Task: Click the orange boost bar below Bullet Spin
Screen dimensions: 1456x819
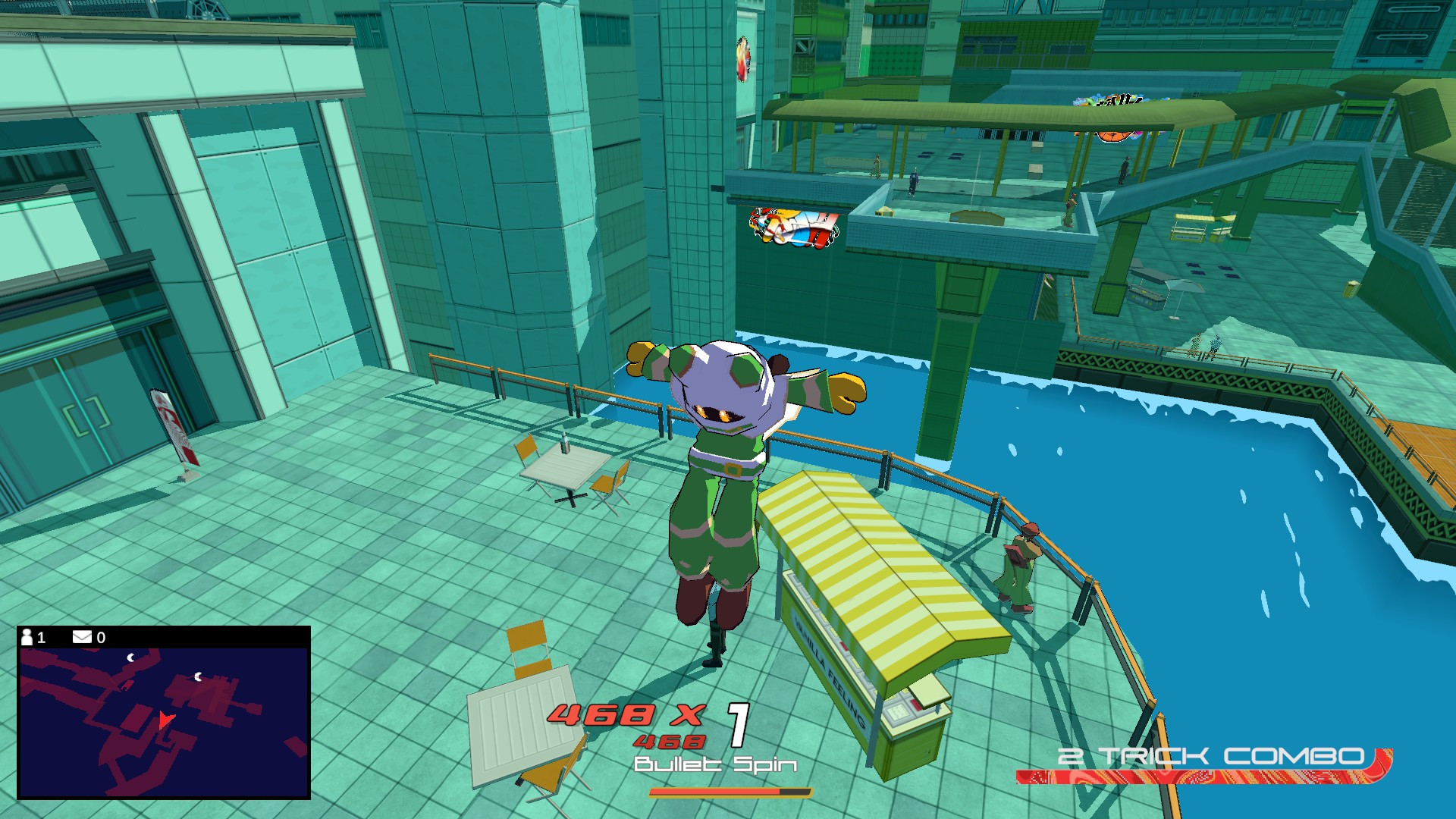Action: (x=728, y=794)
